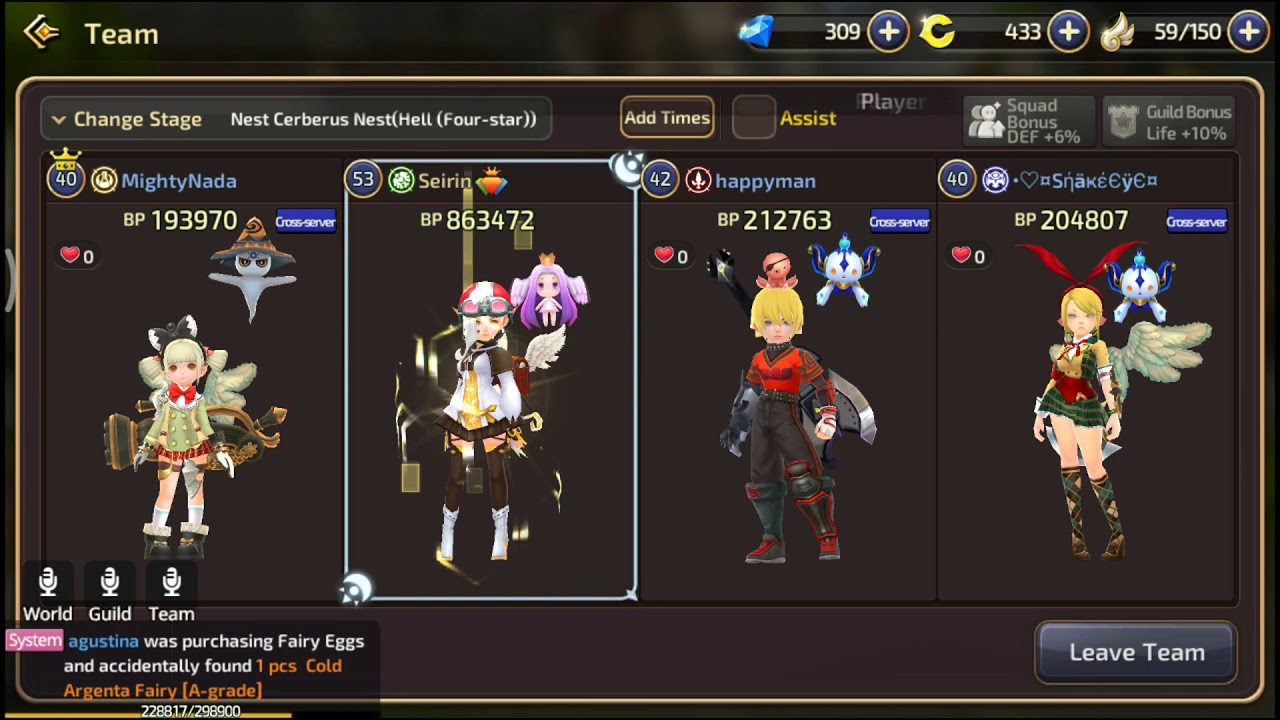View the Squad Bonus DEF +6% info
The width and height of the screenshot is (1280, 720).
pos(1027,121)
